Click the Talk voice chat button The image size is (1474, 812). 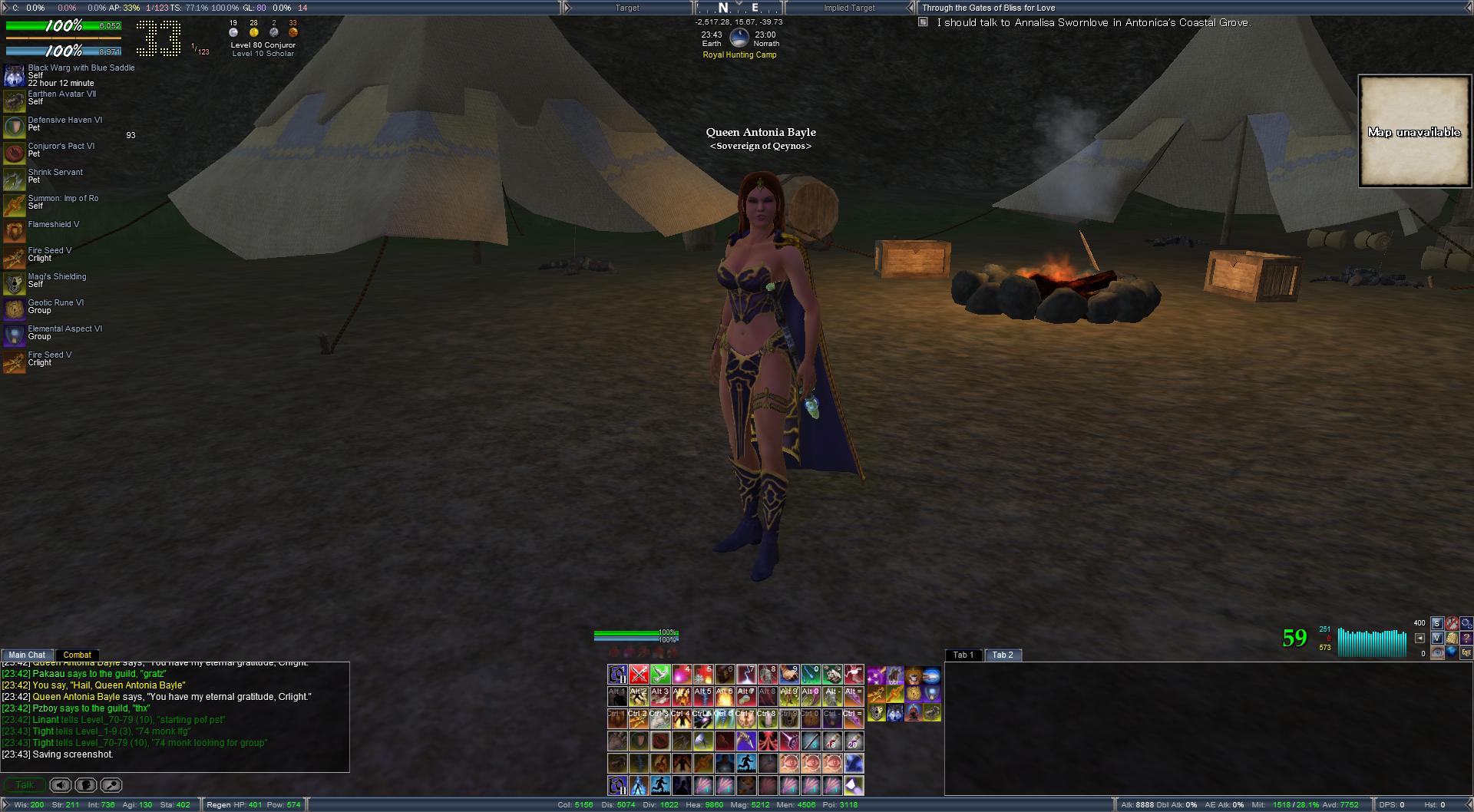(25, 785)
